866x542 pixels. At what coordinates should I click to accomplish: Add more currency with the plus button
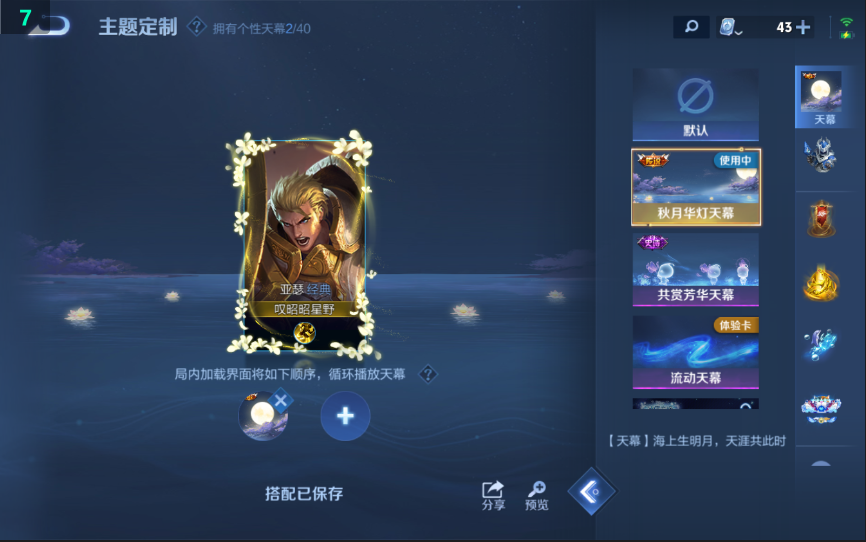pyautogui.click(x=803, y=27)
